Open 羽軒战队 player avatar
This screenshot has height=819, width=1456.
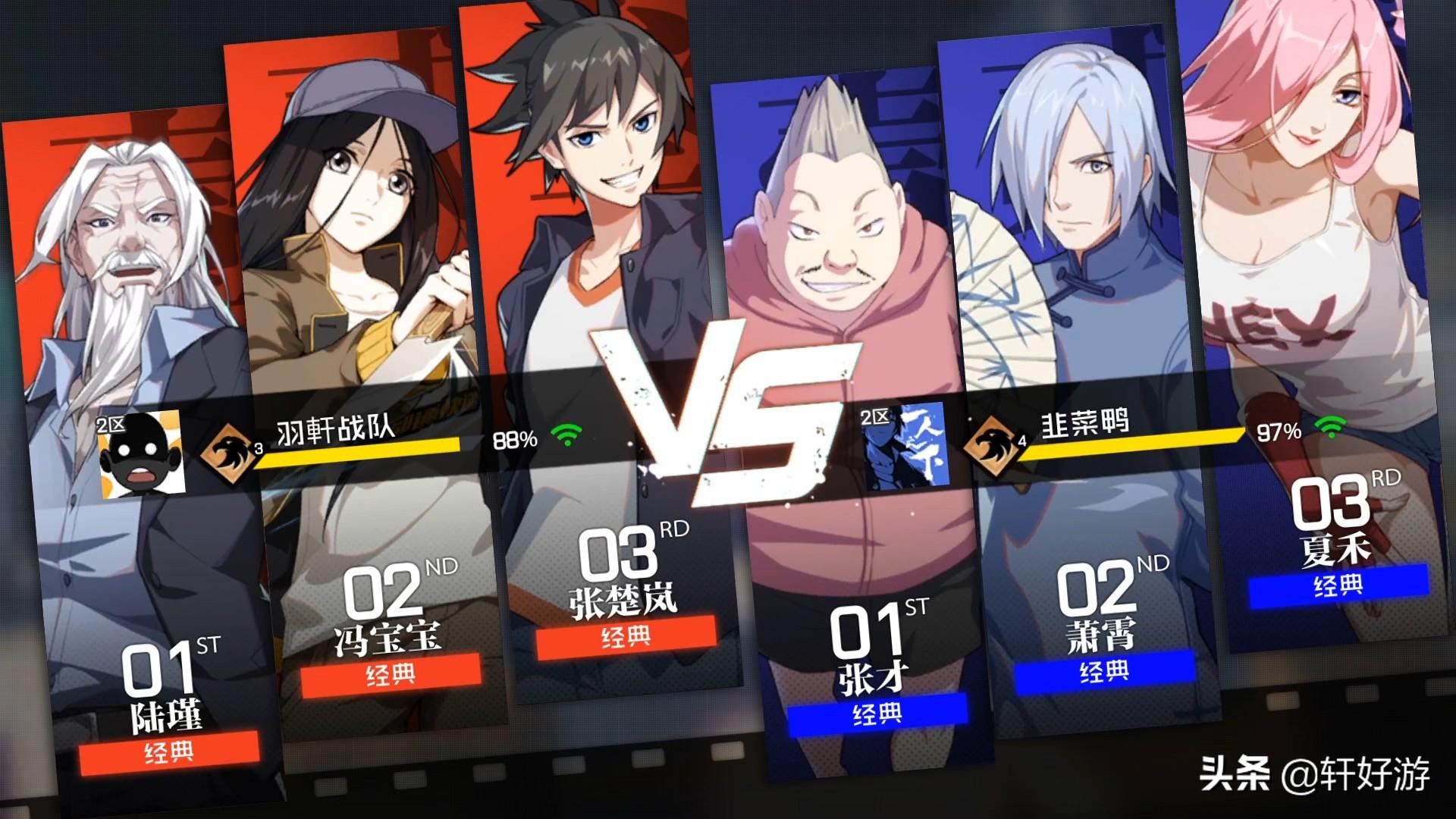point(142,455)
